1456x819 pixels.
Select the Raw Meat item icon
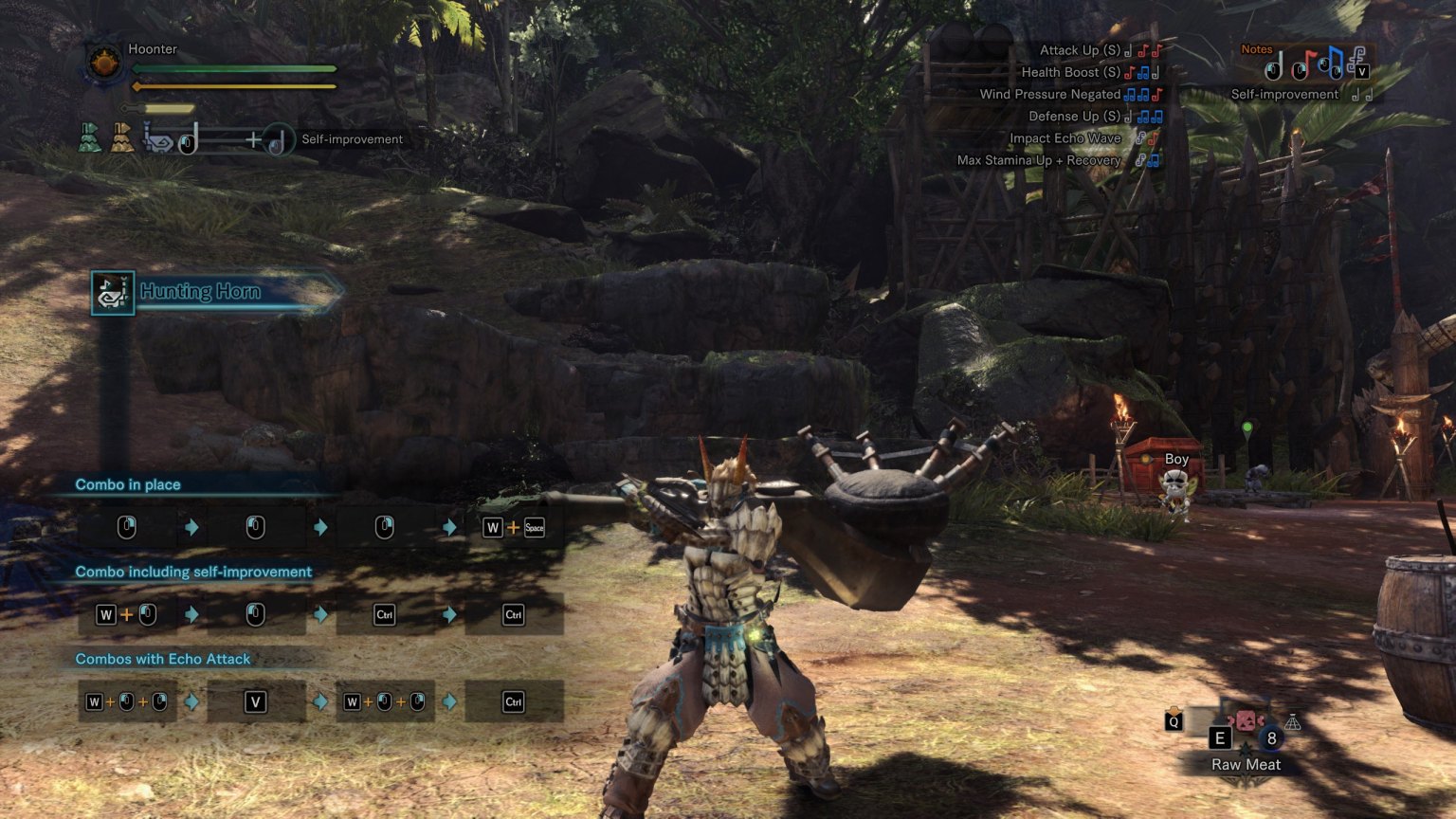pyautogui.click(x=1246, y=720)
